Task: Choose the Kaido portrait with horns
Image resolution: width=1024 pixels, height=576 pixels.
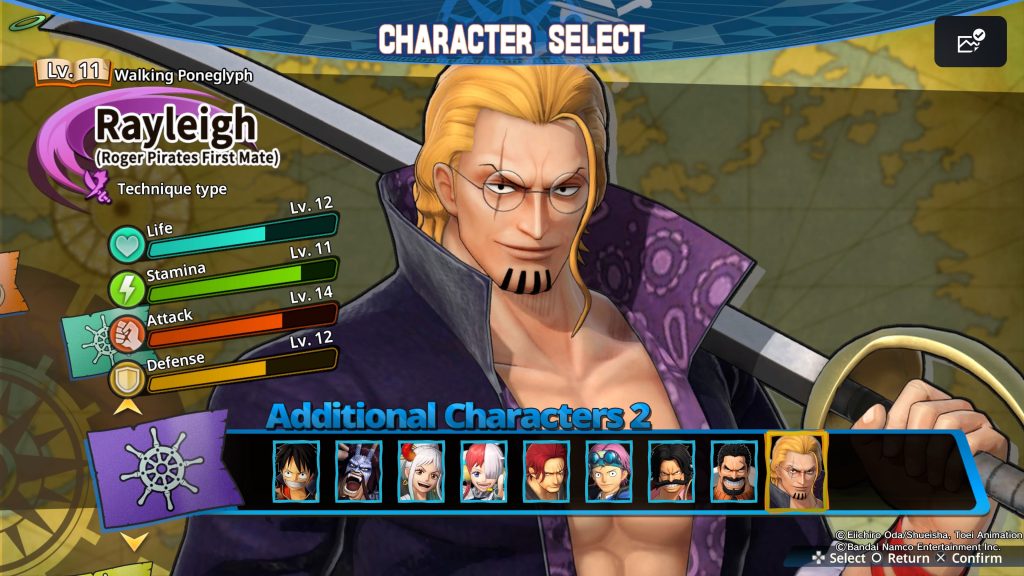Action: pyautogui.click(x=359, y=471)
